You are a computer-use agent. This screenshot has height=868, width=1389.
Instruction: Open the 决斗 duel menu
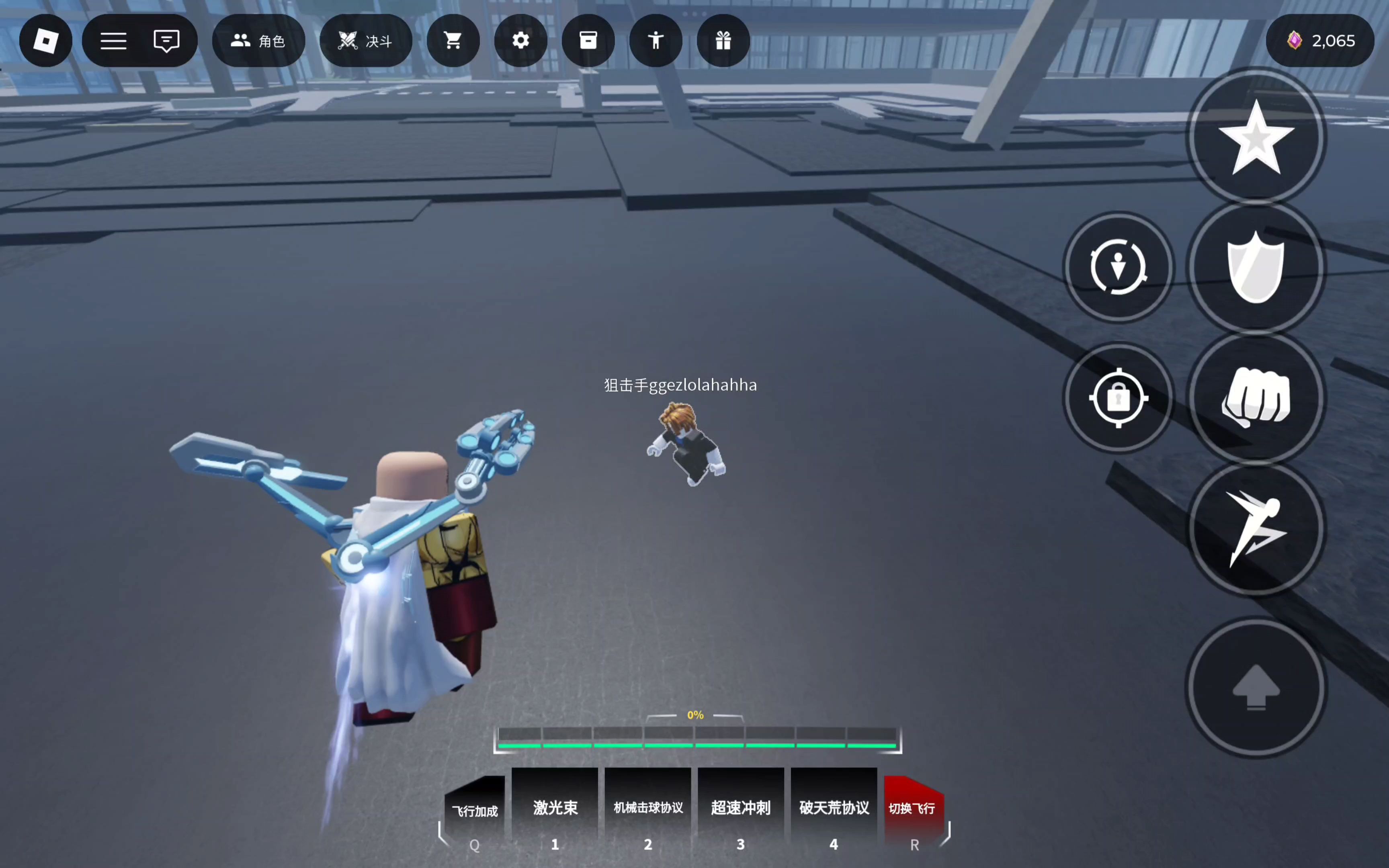pyautogui.click(x=366, y=41)
